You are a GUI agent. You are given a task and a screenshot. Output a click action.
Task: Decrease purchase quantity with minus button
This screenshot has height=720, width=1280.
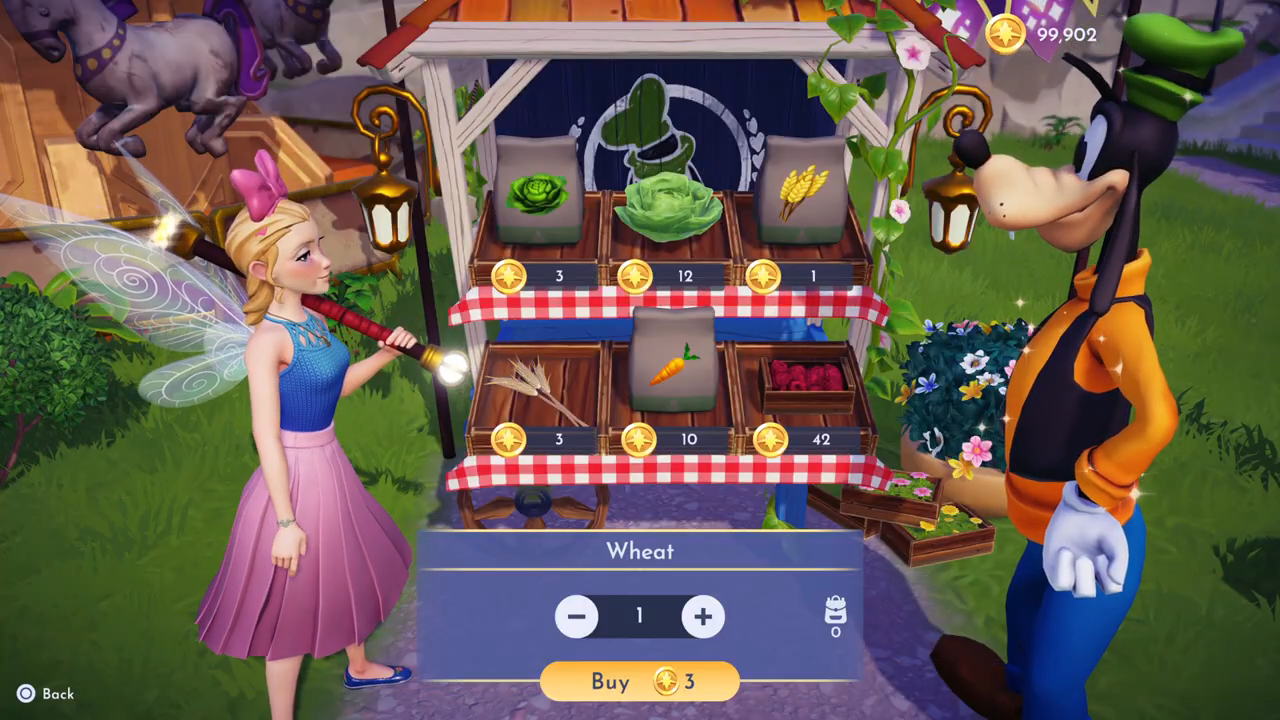(577, 617)
